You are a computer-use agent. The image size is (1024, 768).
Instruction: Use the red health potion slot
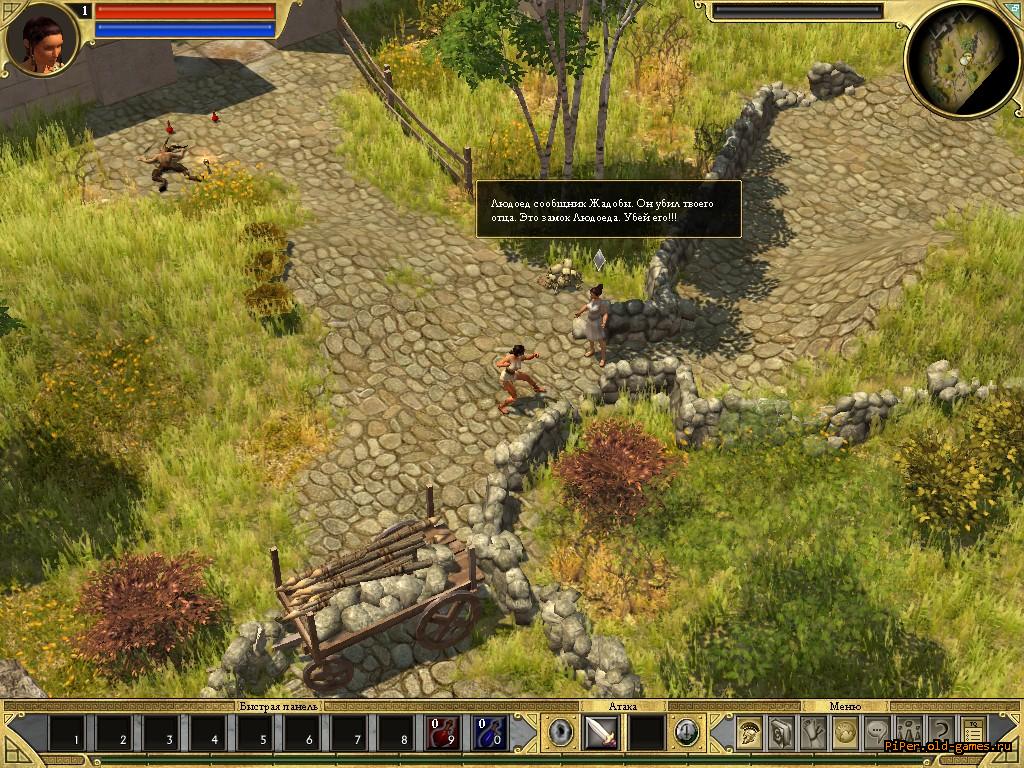coord(444,733)
